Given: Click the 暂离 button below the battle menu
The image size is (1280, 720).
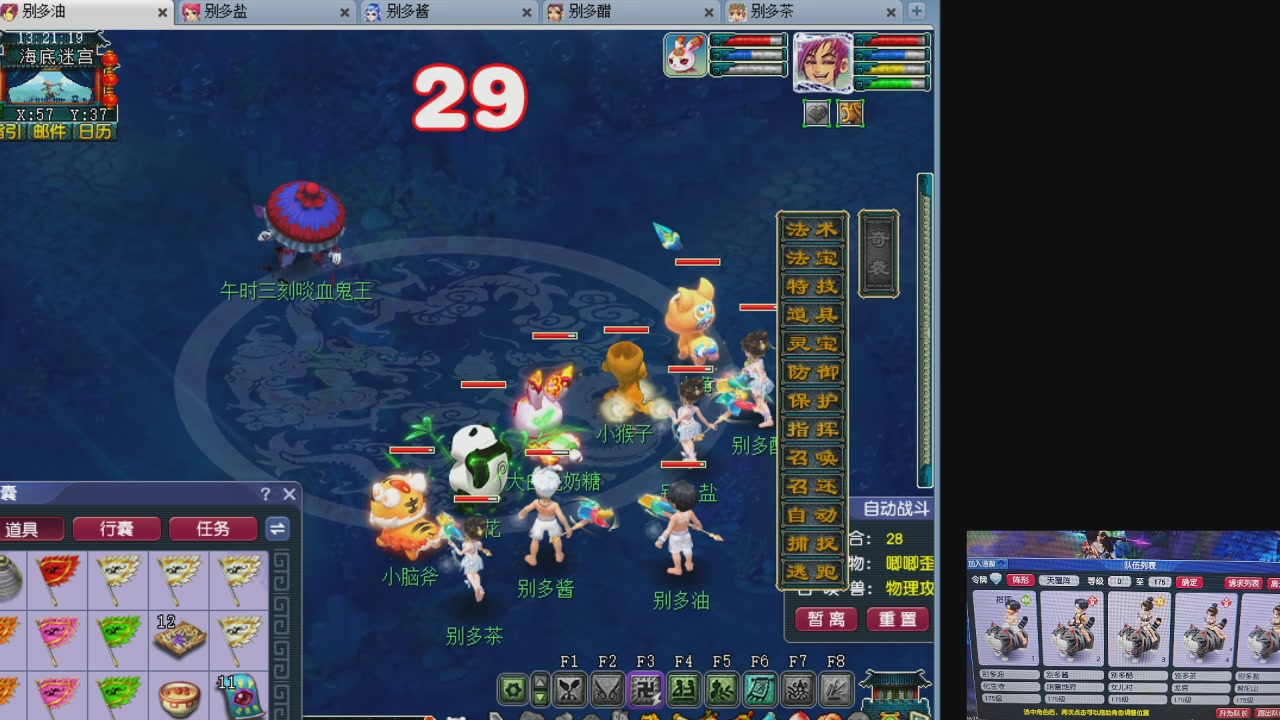Looking at the screenshot, I should coord(824,620).
